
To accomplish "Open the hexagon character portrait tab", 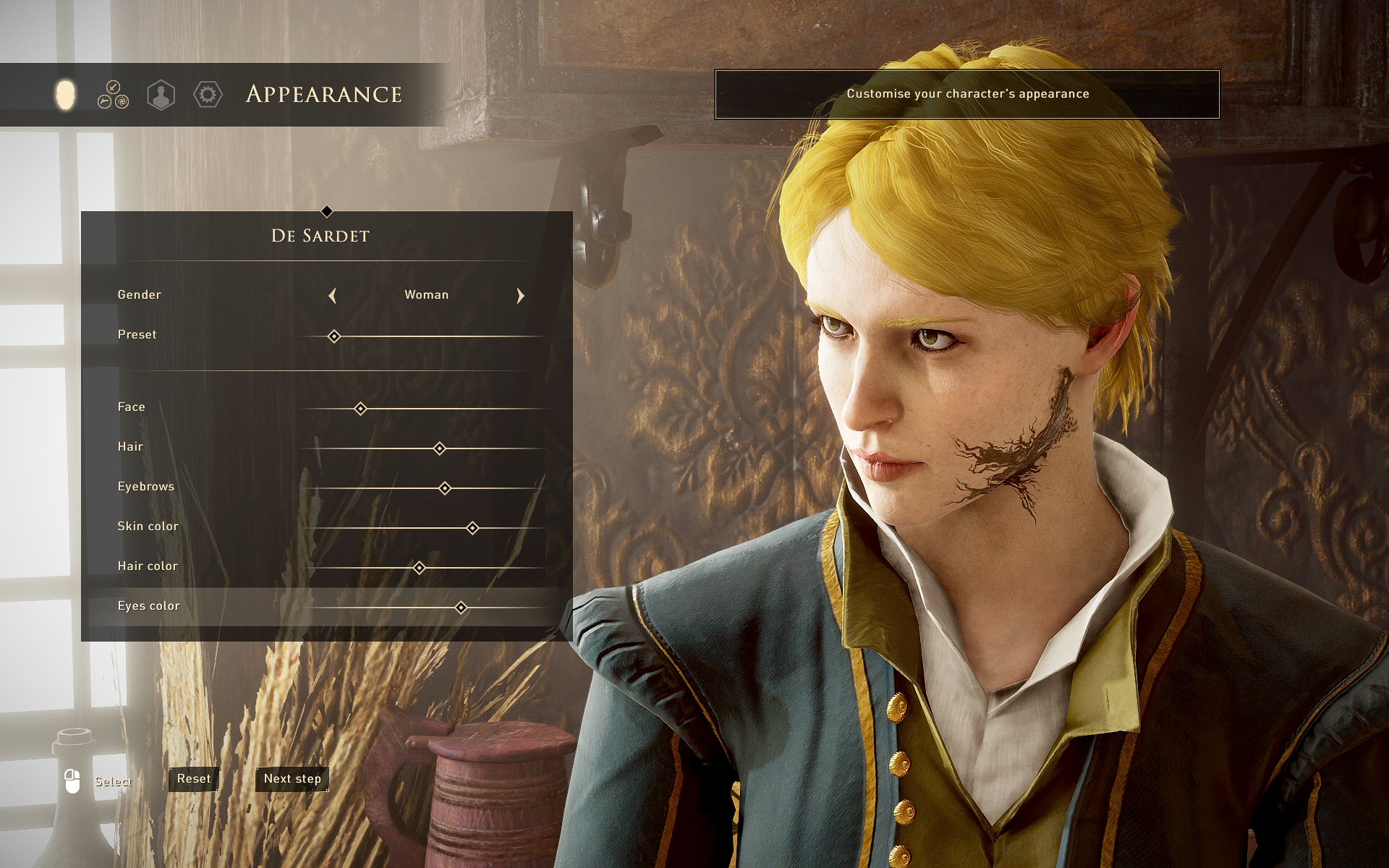I will (x=161, y=95).
